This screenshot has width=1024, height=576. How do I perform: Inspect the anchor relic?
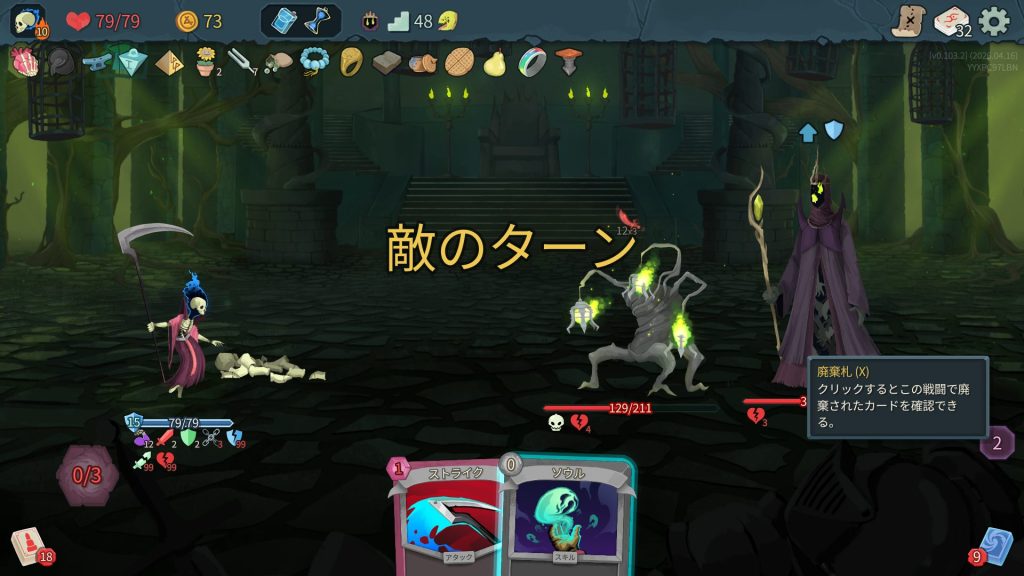pyautogui.click(x=96, y=62)
